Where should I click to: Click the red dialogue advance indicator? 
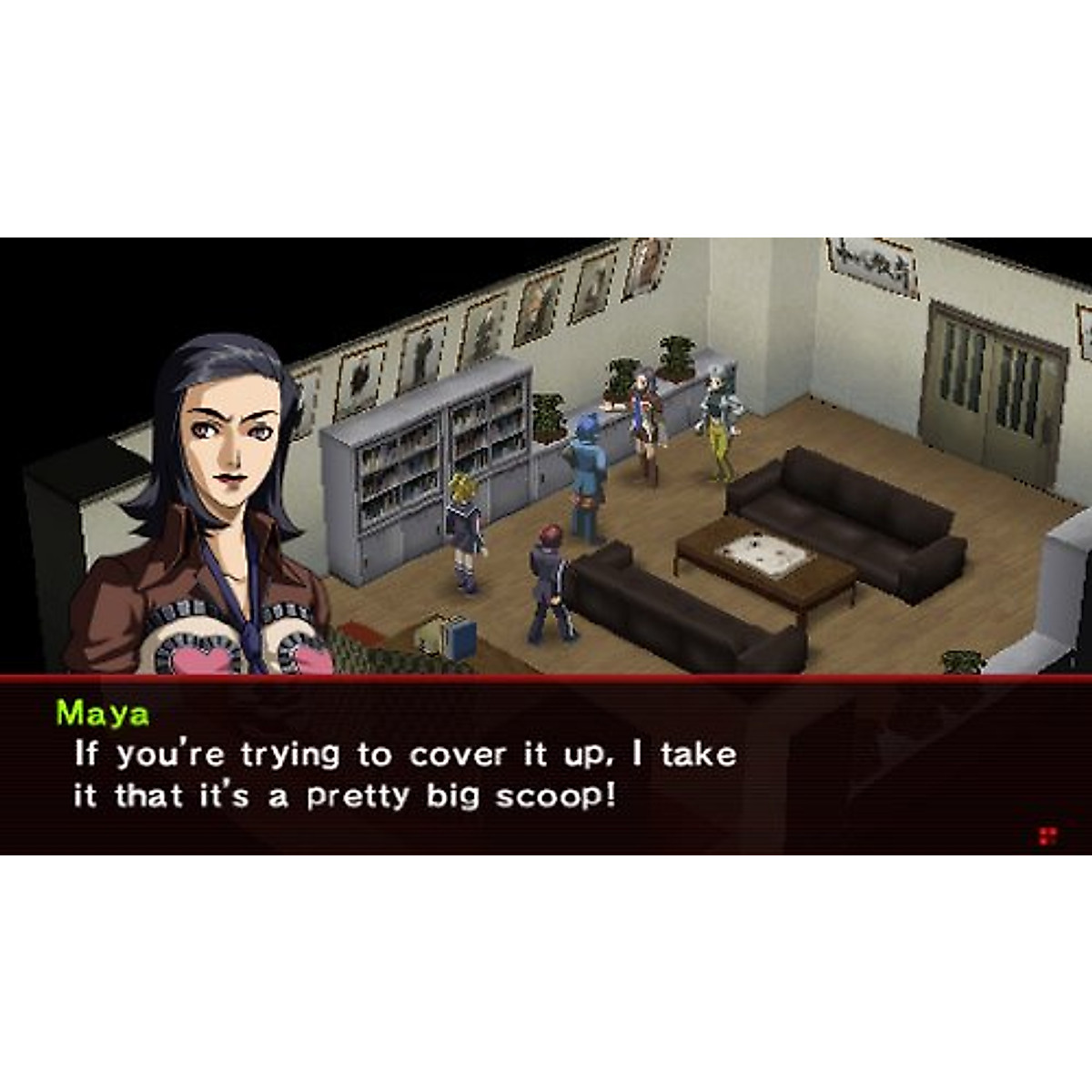[1048, 835]
